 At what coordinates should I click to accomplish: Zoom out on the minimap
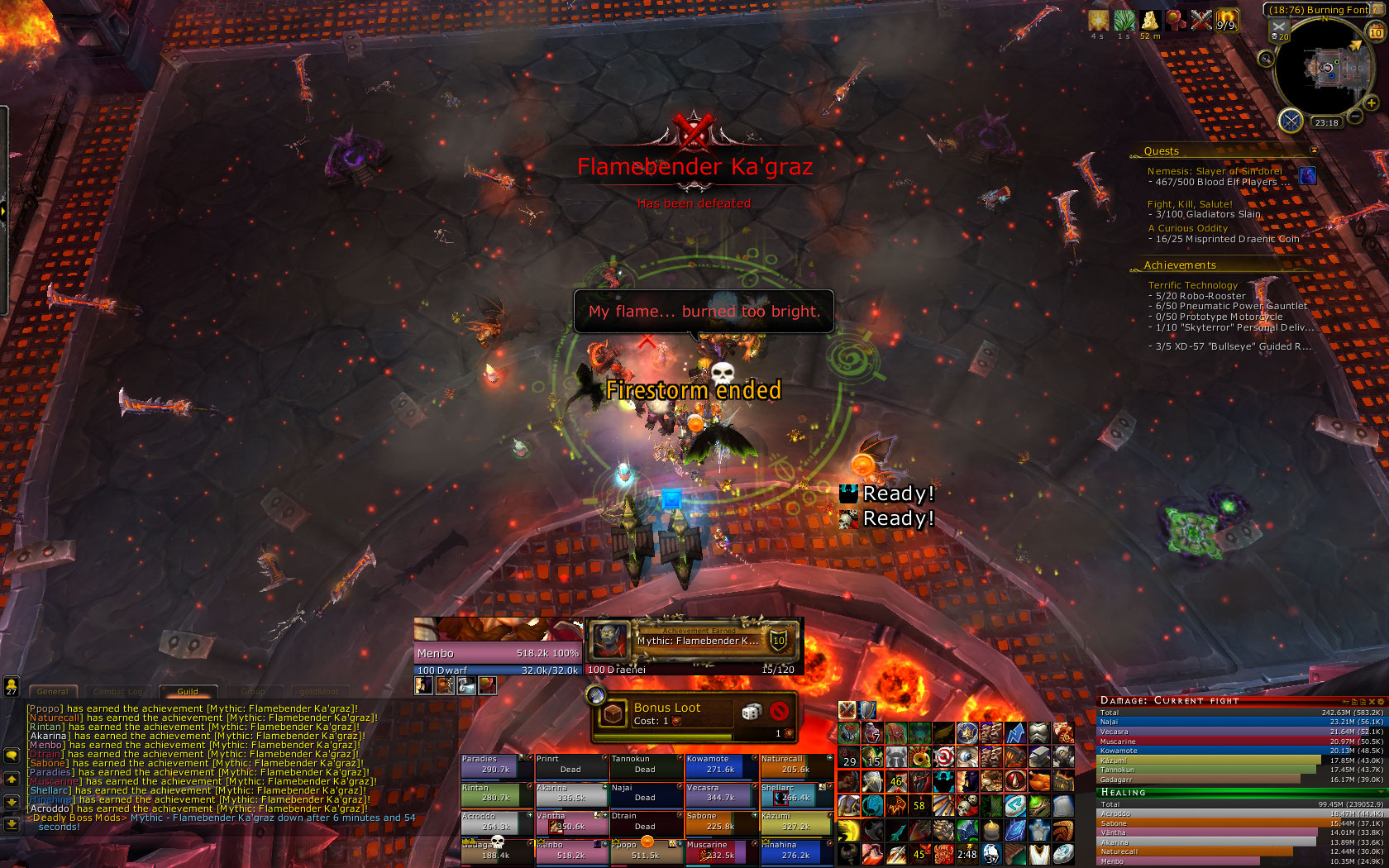click(1355, 117)
